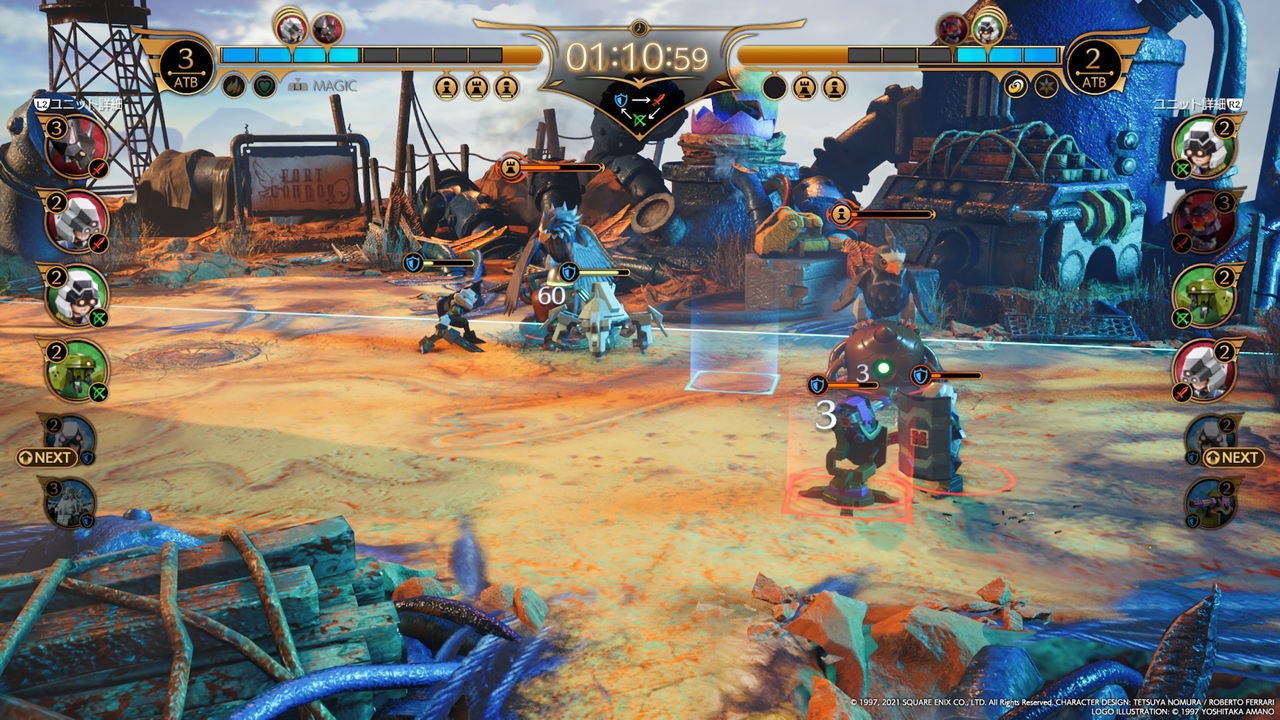The height and width of the screenshot is (720, 1280).
Task: Activate the green heart cure materia icon
Action: [x=264, y=86]
